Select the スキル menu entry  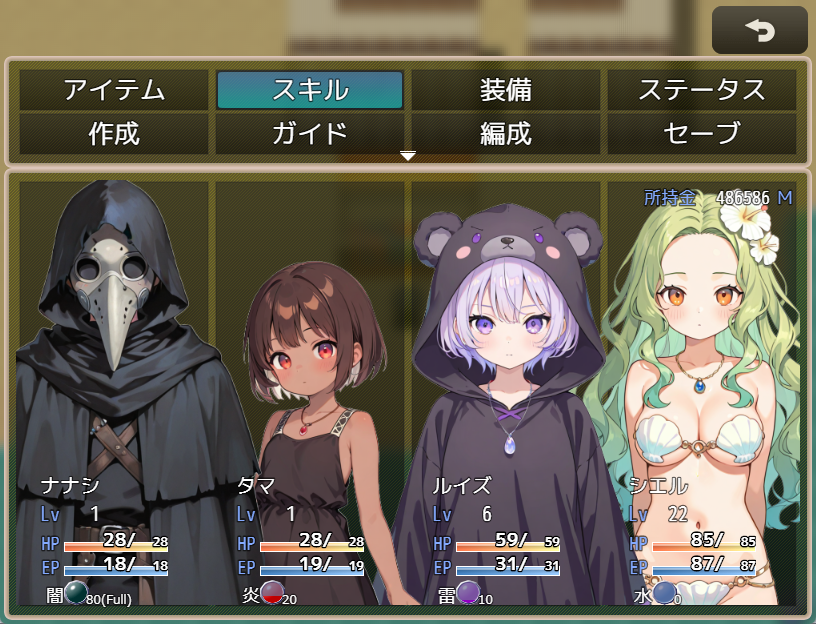310,90
